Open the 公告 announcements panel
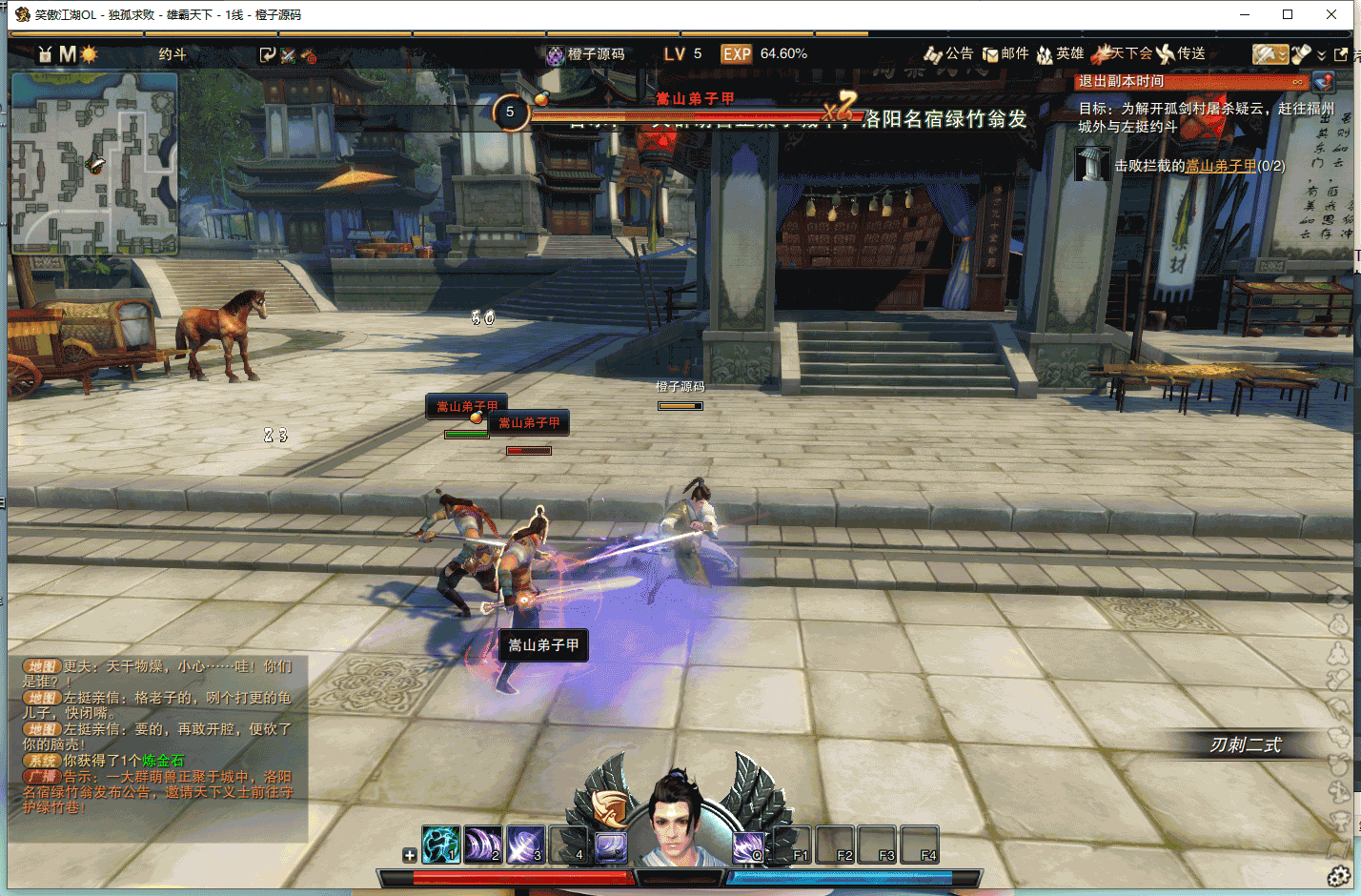This screenshot has width=1361, height=896. coord(948,54)
